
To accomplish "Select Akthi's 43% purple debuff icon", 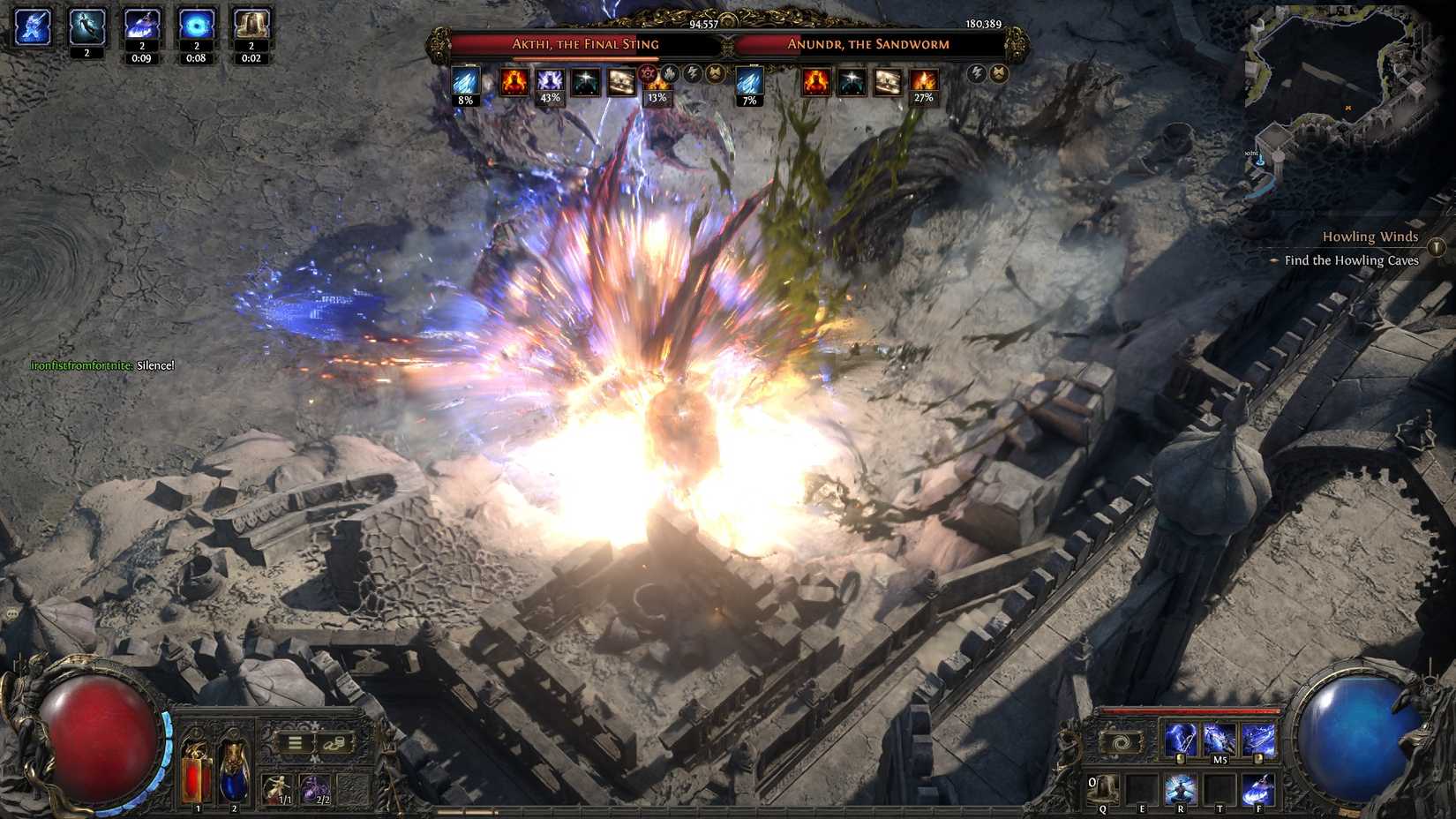I will (x=549, y=81).
